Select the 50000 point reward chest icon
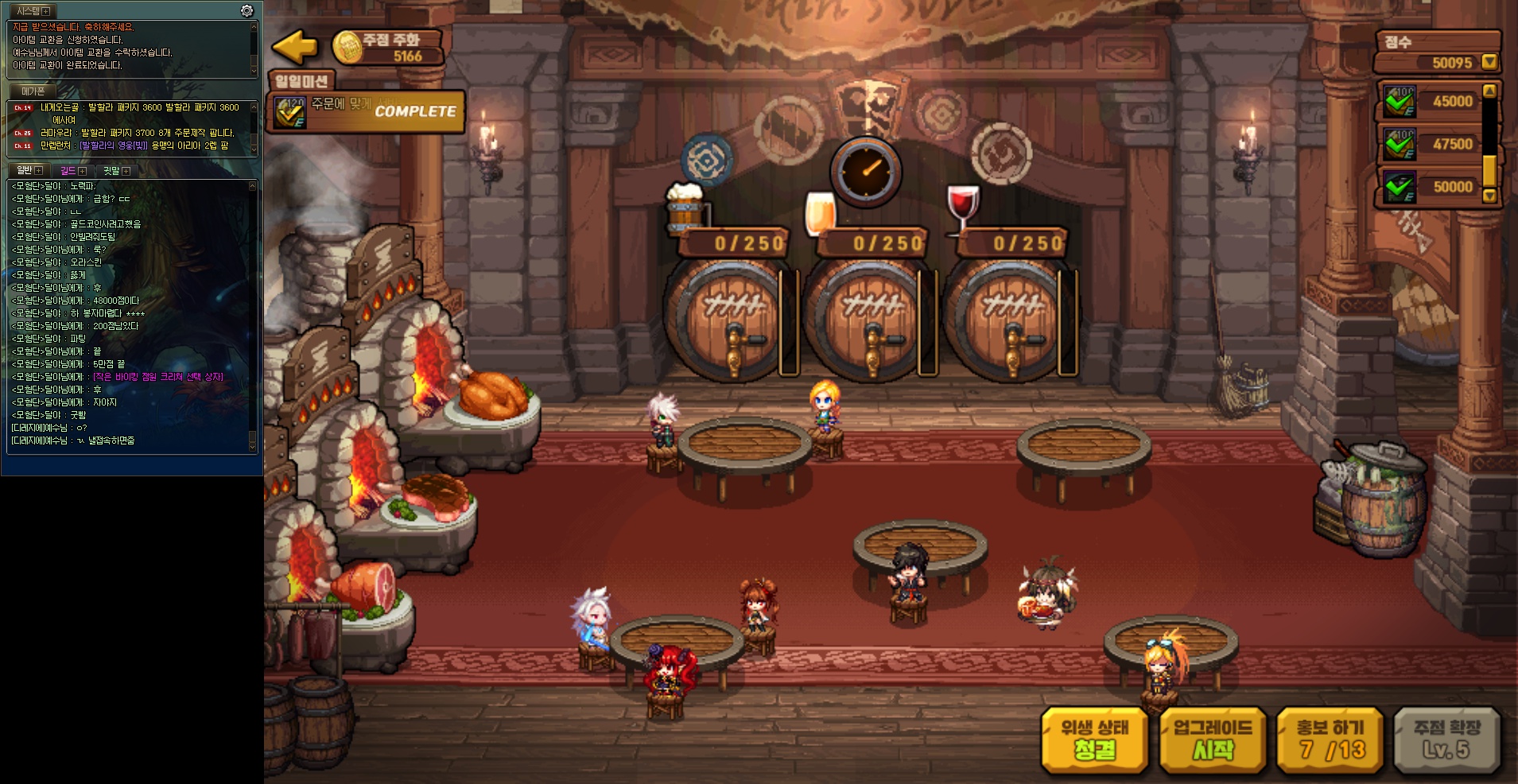 (1399, 187)
